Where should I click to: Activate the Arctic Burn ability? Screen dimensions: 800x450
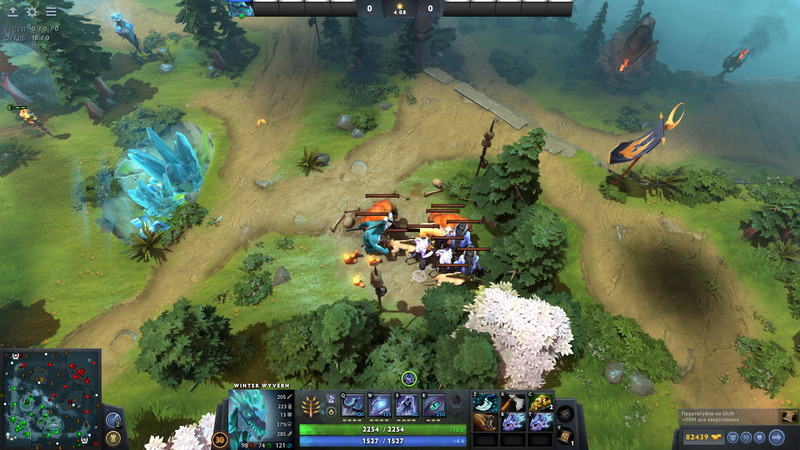point(353,405)
